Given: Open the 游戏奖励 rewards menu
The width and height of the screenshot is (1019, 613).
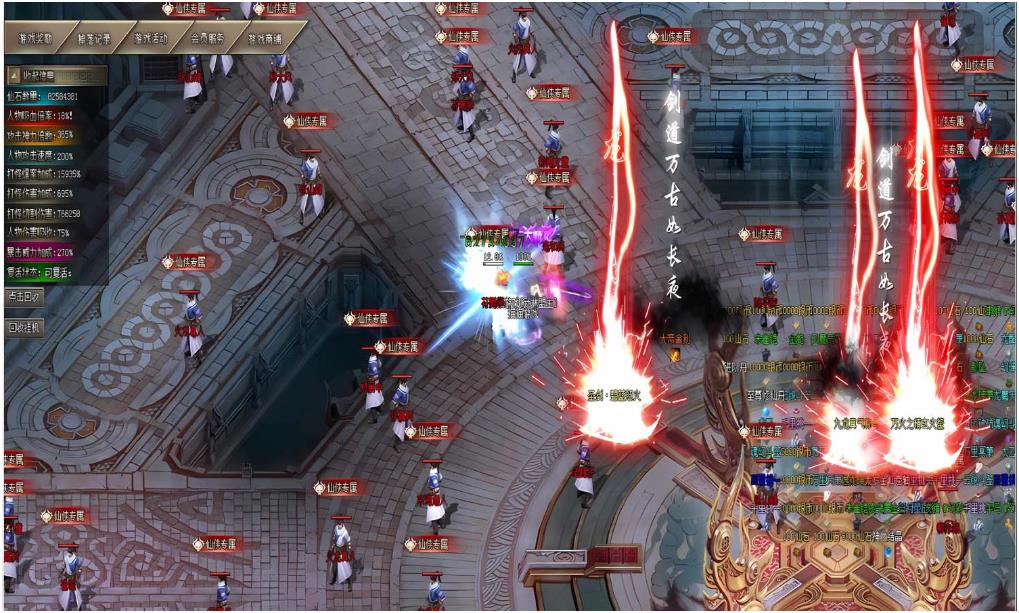Looking at the screenshot, I should coord(36,39).
